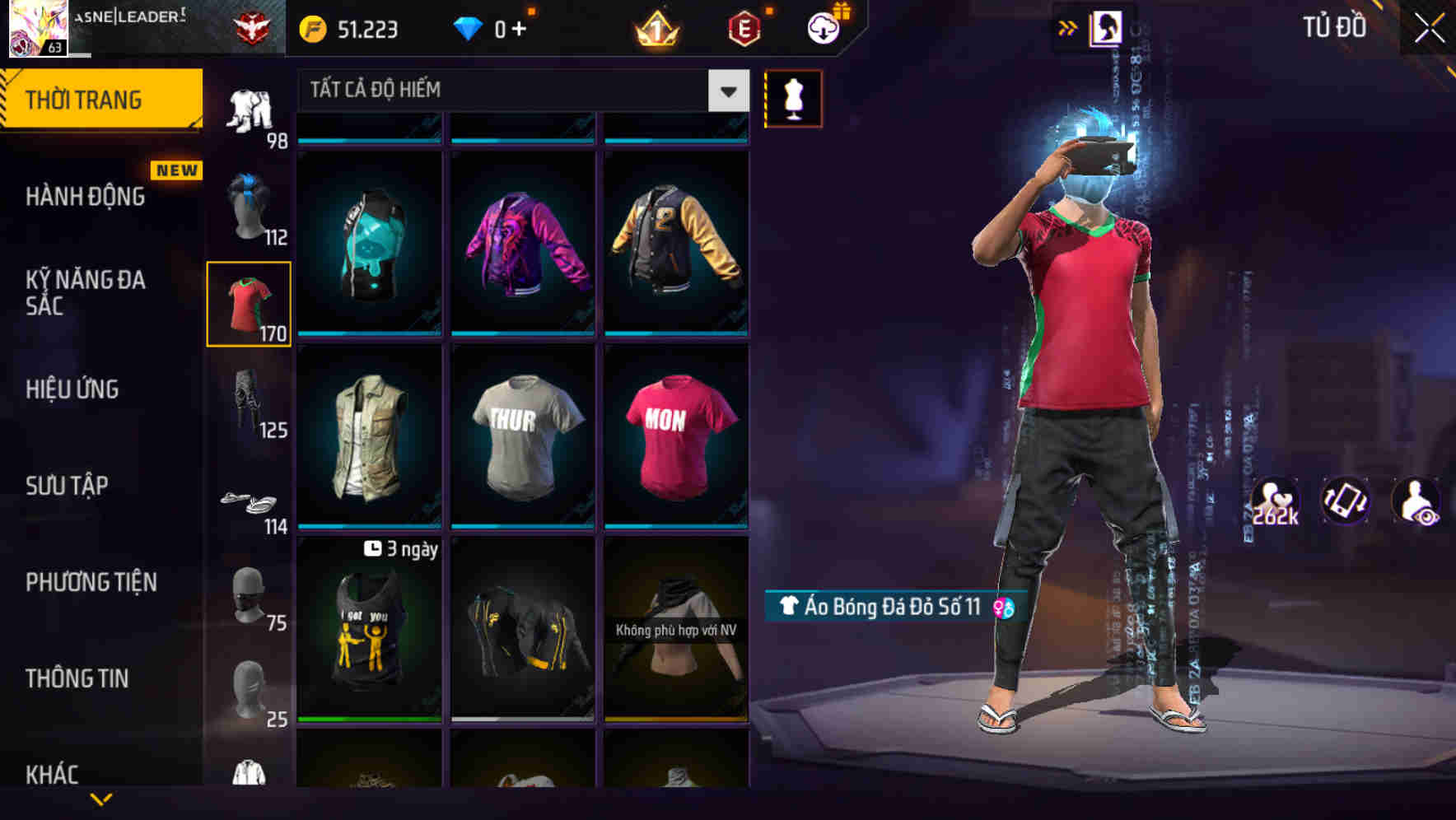Select the pink MON t-shirt thumbnail
Image resolution: width=1456 pixels, height=820 pixels.
click(x=676, y=434)
